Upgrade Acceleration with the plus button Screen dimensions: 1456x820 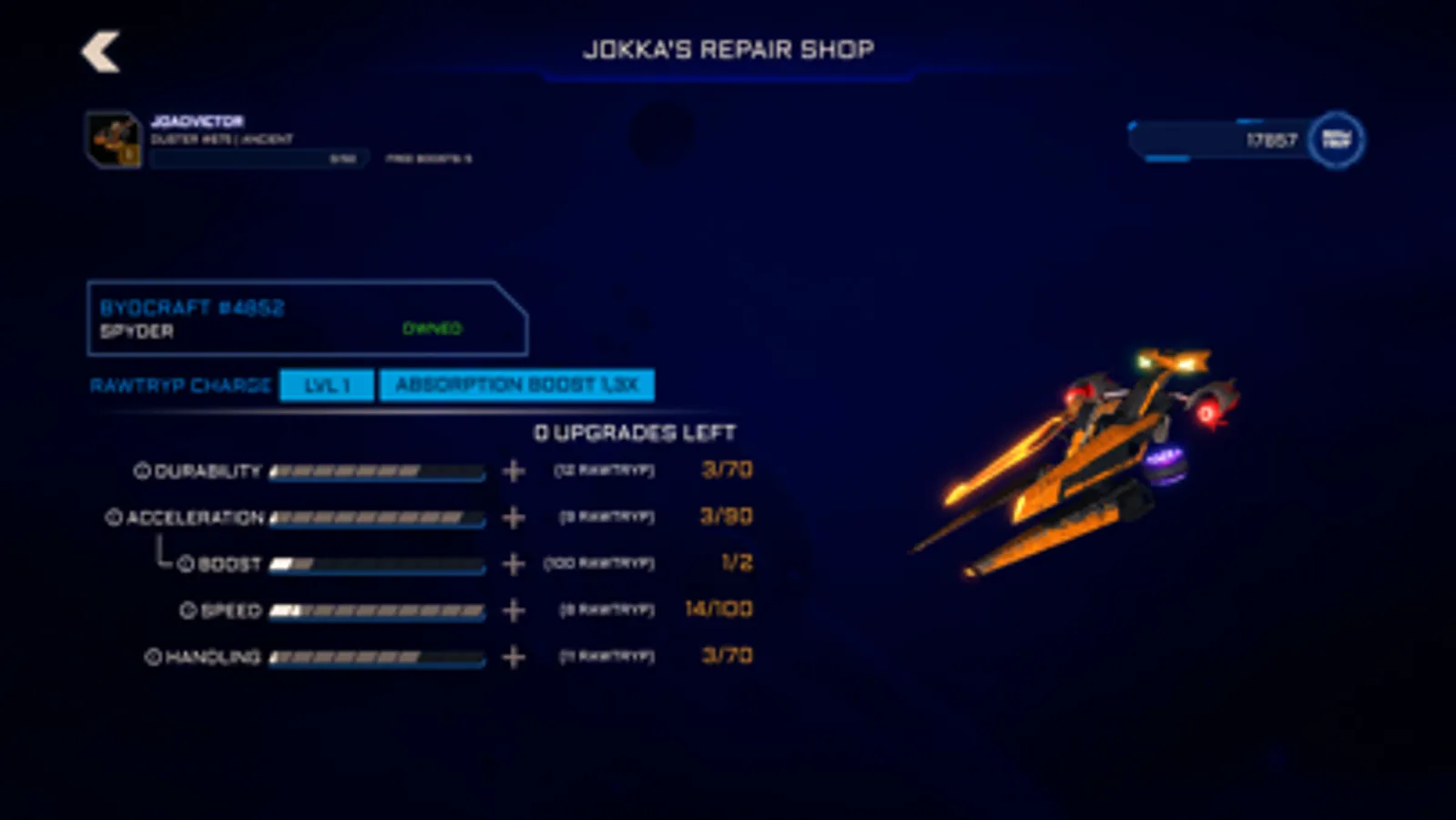click(513, 517)
